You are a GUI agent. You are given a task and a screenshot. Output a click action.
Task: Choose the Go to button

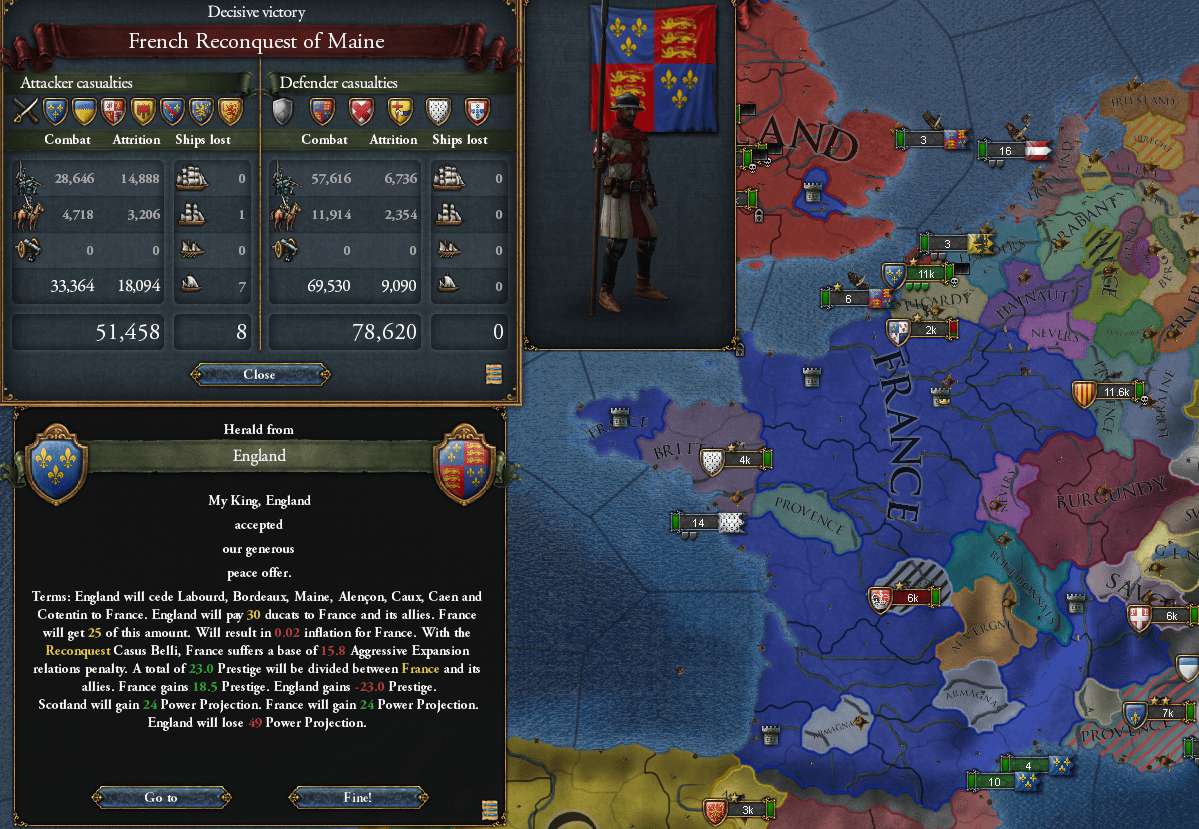point(161,797)
